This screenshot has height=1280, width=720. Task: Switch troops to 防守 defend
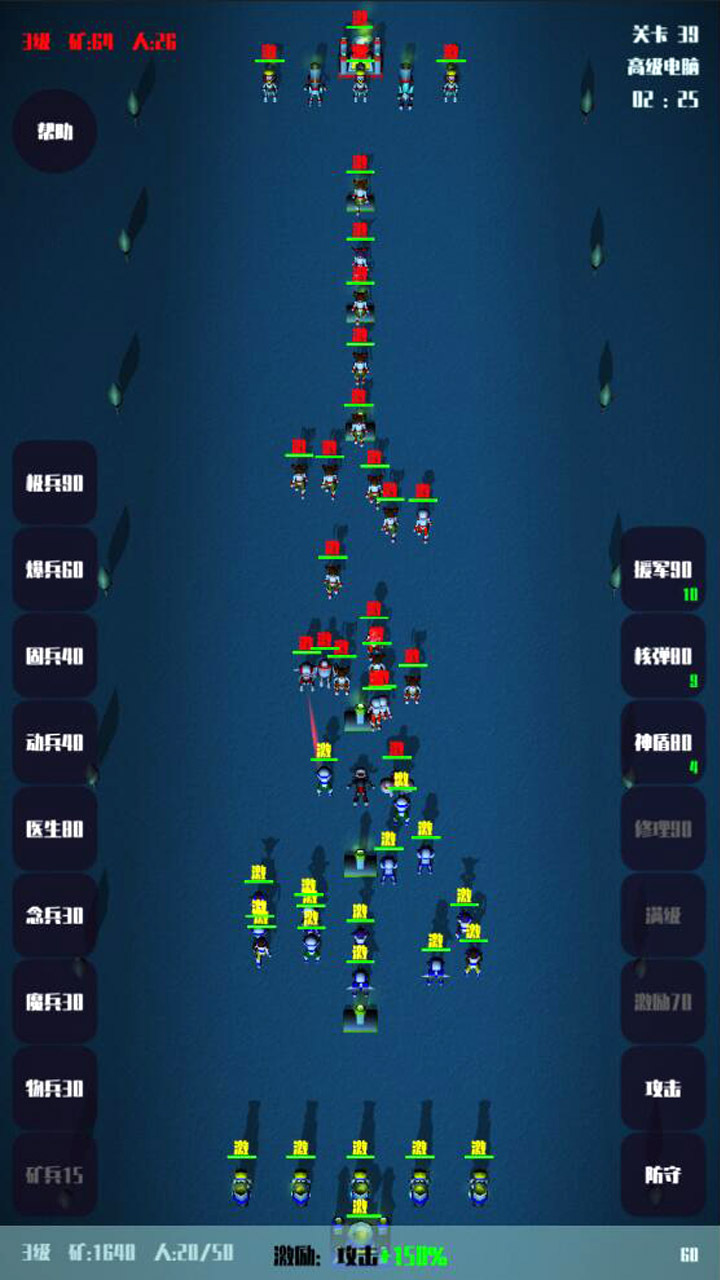[x=663, y=1174]
